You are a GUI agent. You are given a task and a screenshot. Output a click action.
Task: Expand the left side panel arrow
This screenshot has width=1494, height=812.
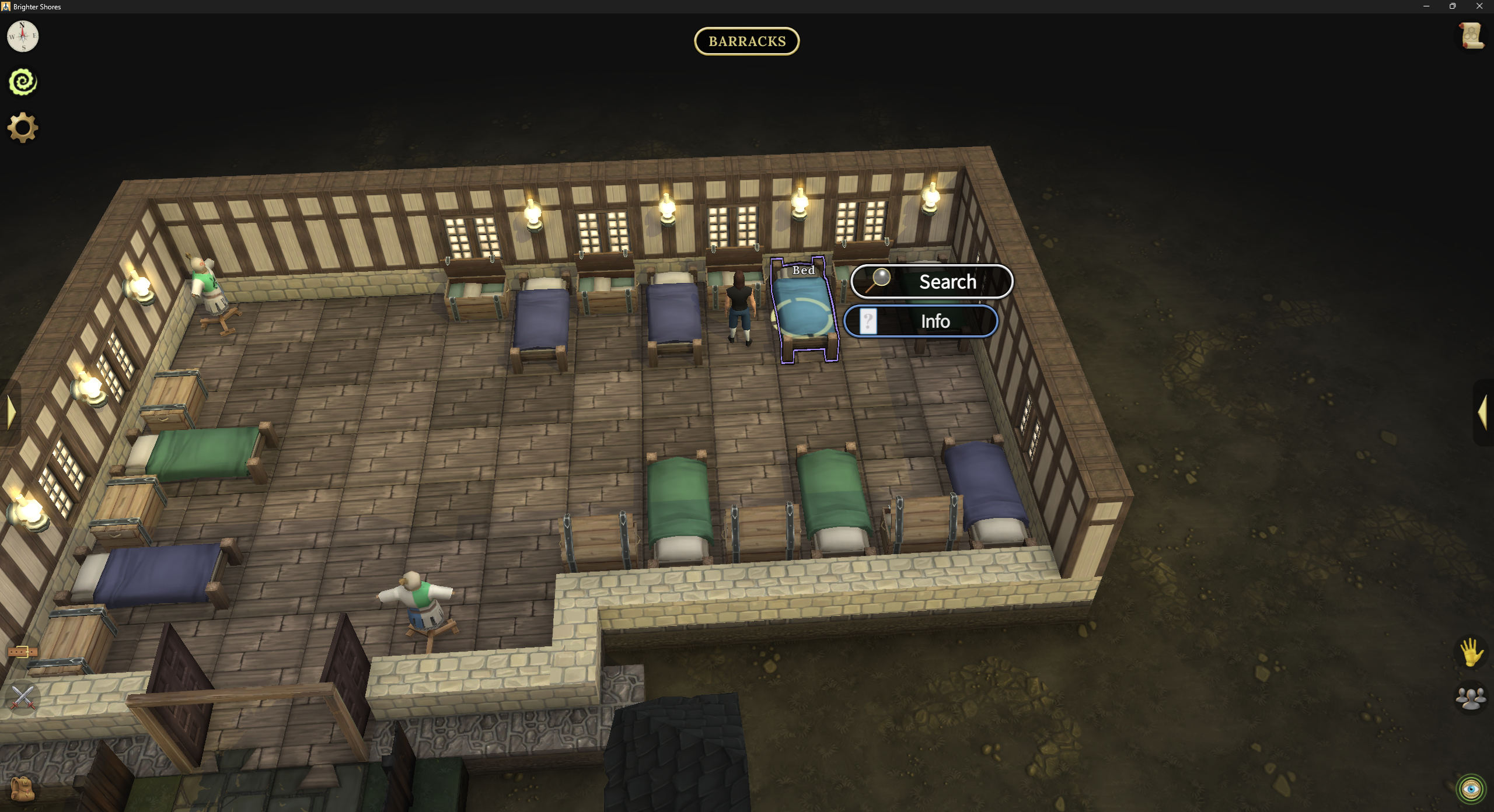coord(11,412)
